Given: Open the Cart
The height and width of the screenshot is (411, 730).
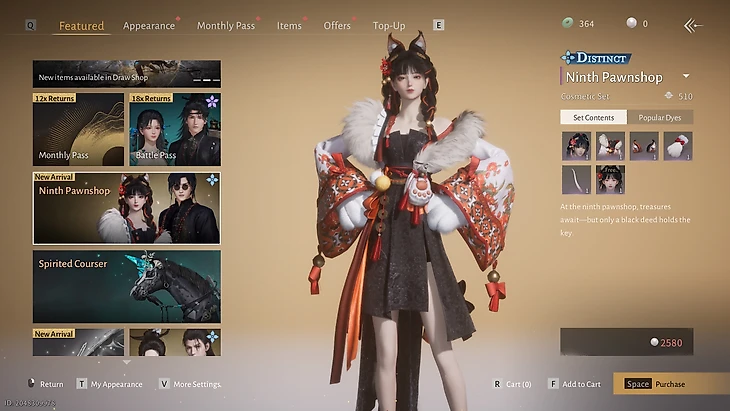Looking at the screenshot, I should [x=514, y=383].
